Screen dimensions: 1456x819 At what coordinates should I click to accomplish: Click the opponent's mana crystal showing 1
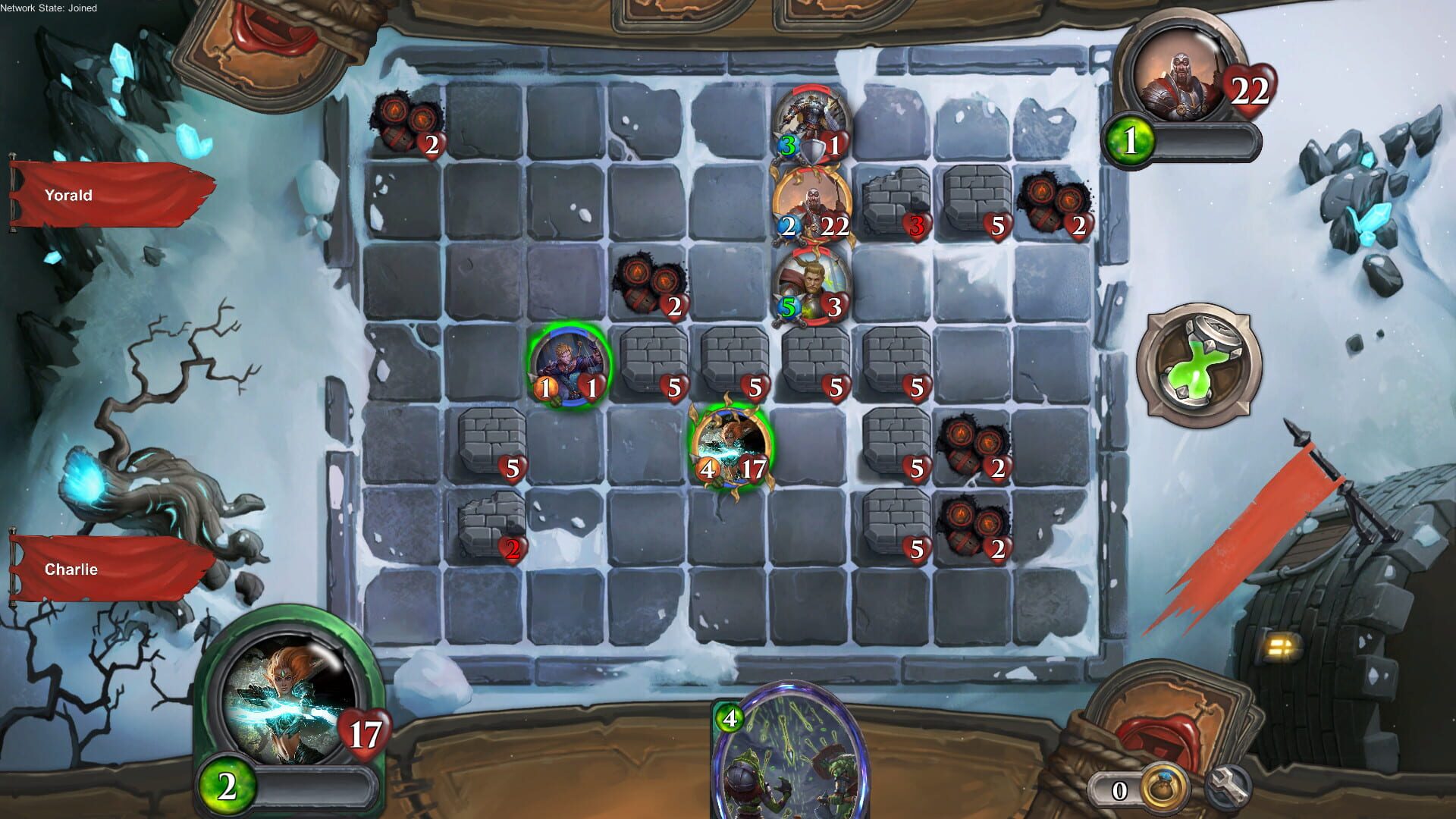pos(1128,138)
